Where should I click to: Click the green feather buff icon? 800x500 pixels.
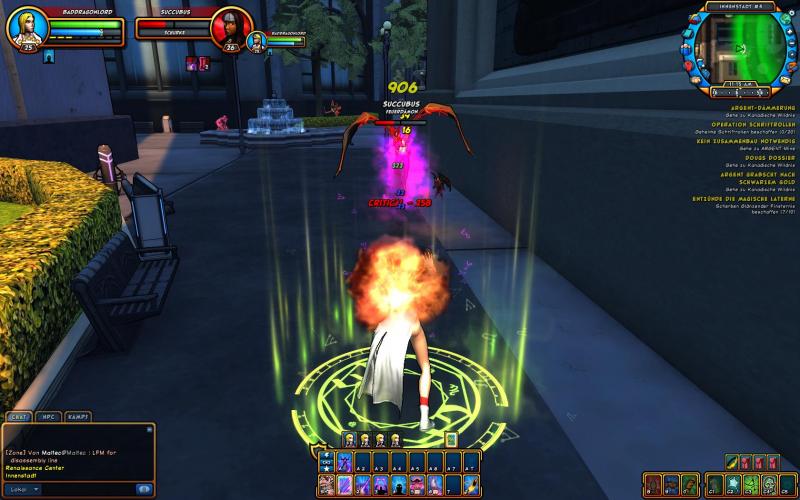click(x=733, y=461)
